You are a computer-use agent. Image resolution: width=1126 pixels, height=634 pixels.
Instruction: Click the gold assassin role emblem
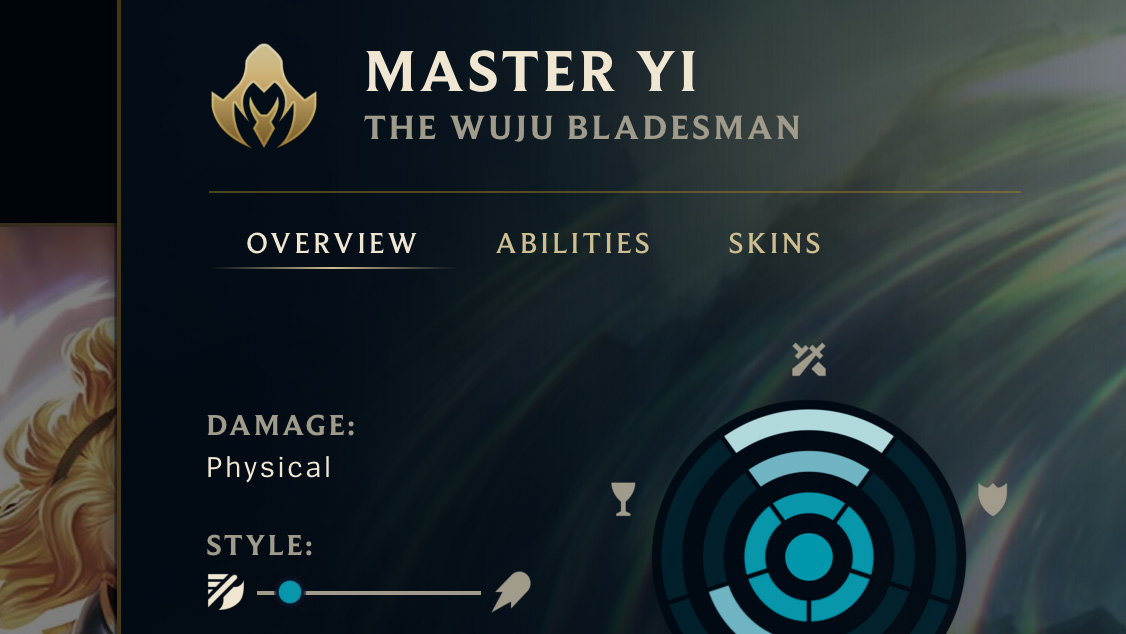coord(263,96)
